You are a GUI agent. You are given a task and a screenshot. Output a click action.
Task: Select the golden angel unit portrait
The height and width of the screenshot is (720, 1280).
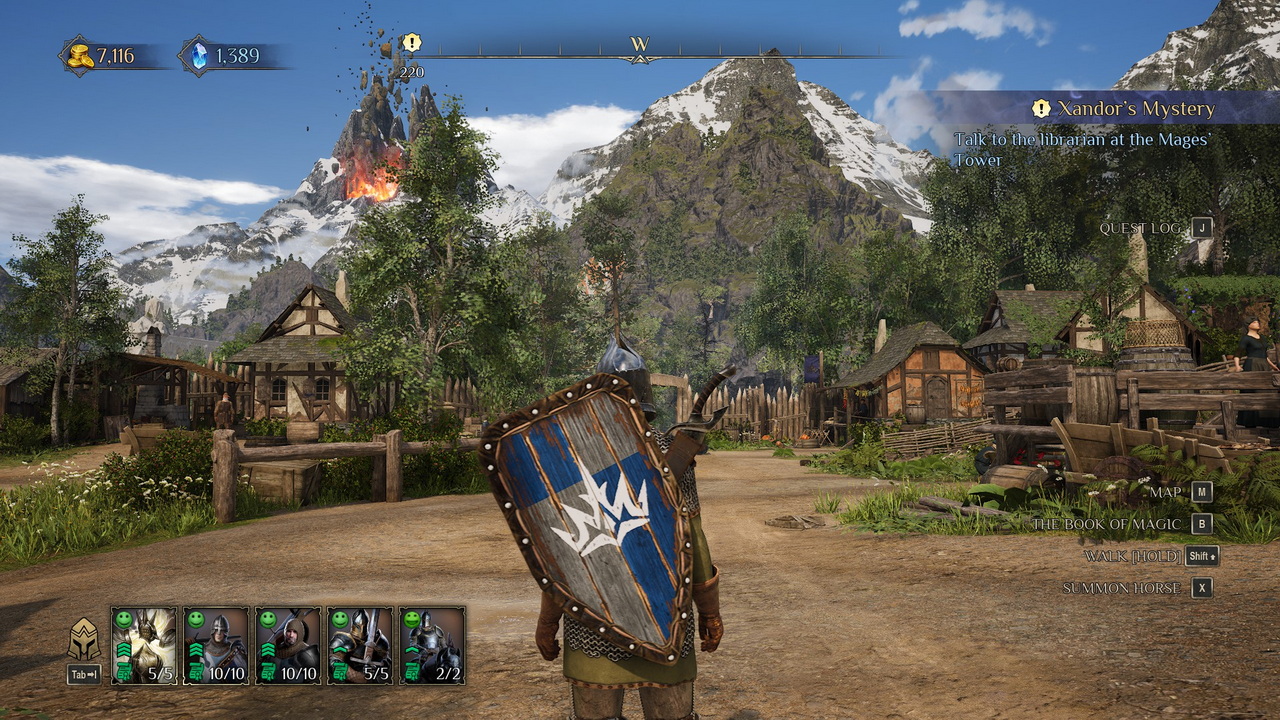point(144,645)
